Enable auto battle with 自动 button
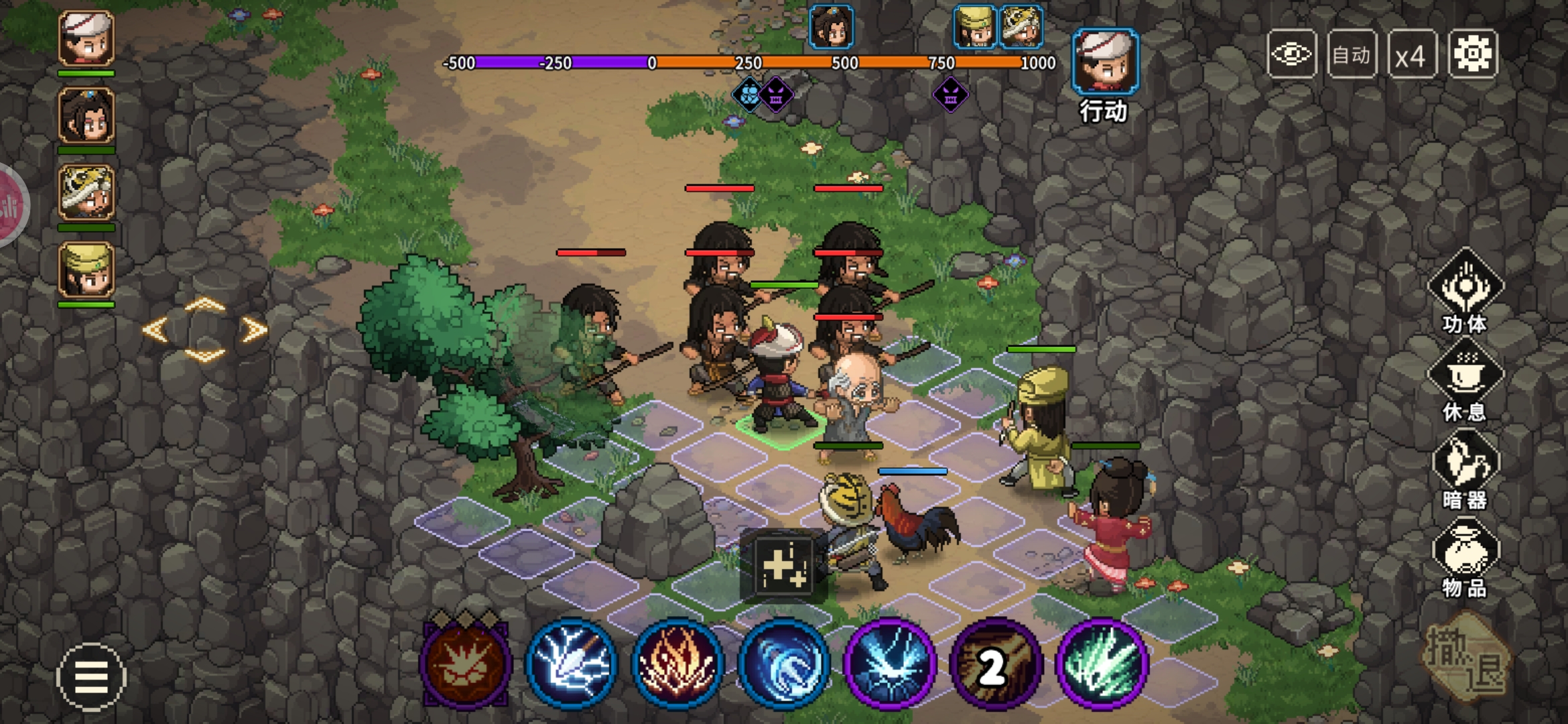The image size is (1568, 724). click(x=1351, y=54)
